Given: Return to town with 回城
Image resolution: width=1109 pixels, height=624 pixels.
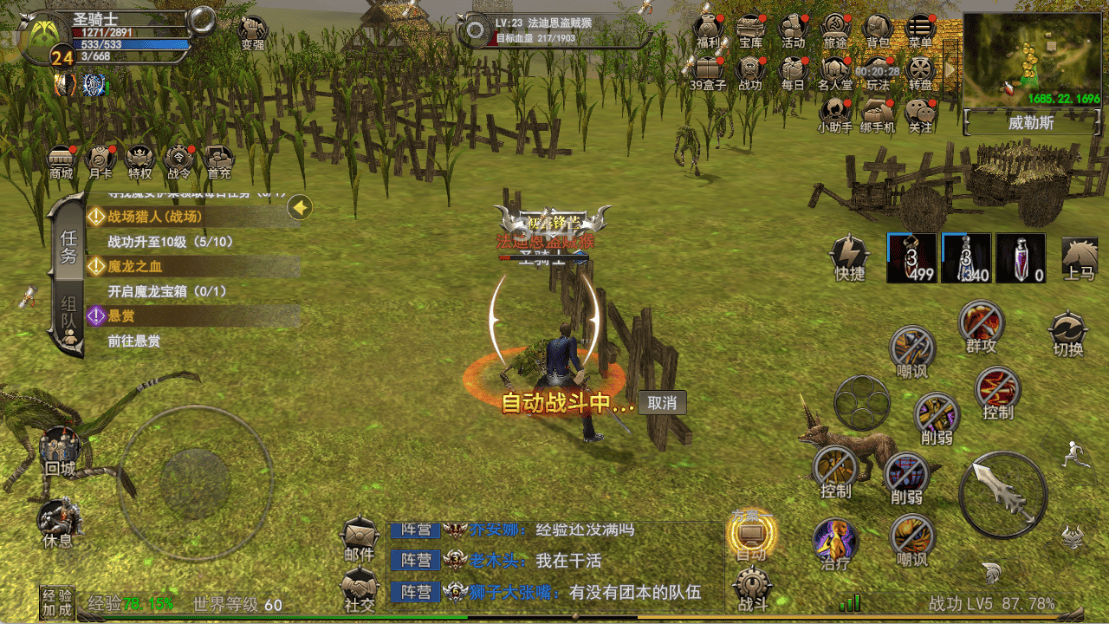Looking at the screenshot, I should 59,452.
